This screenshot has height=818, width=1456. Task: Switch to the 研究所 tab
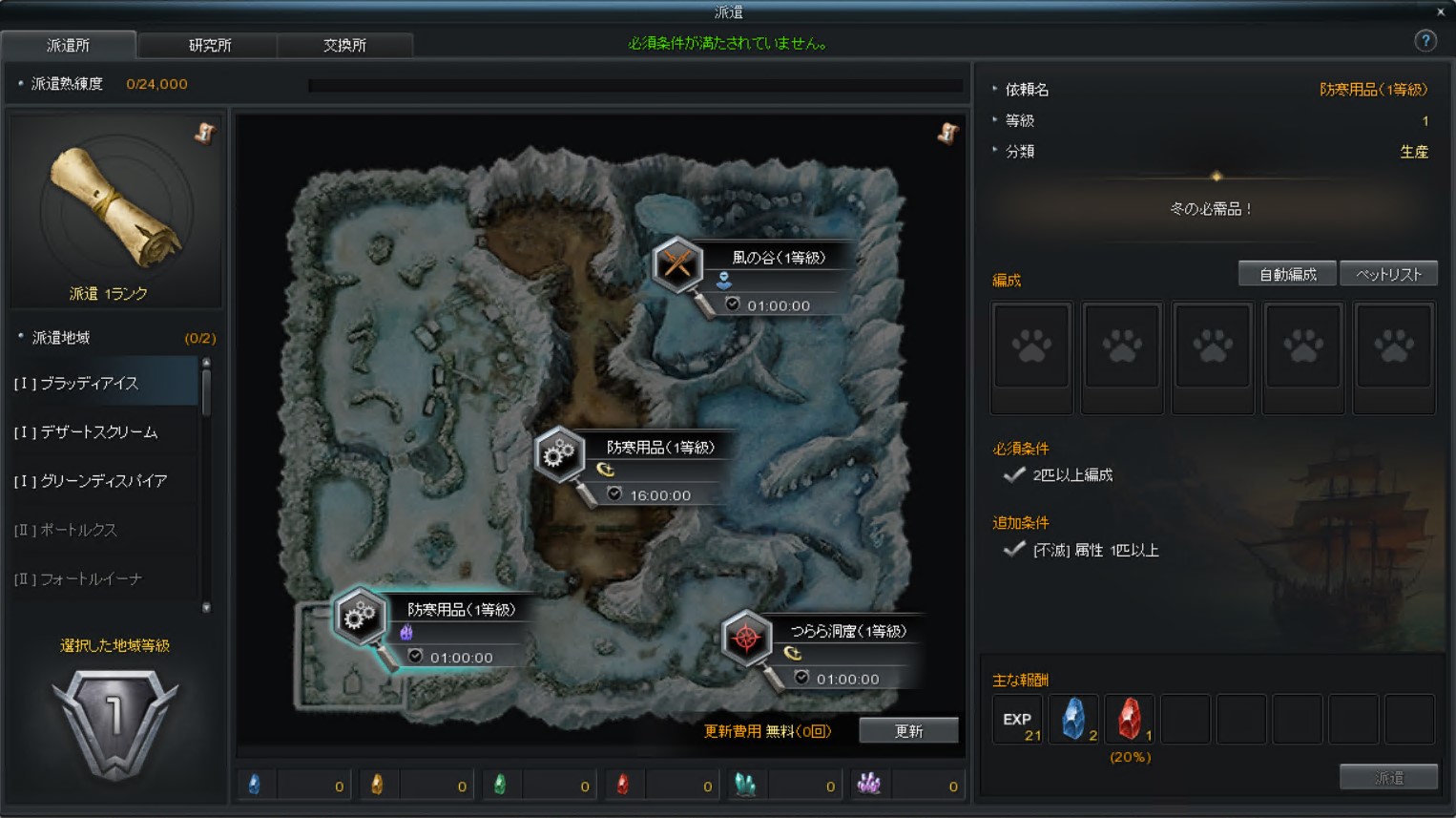[x=209, y=45]
